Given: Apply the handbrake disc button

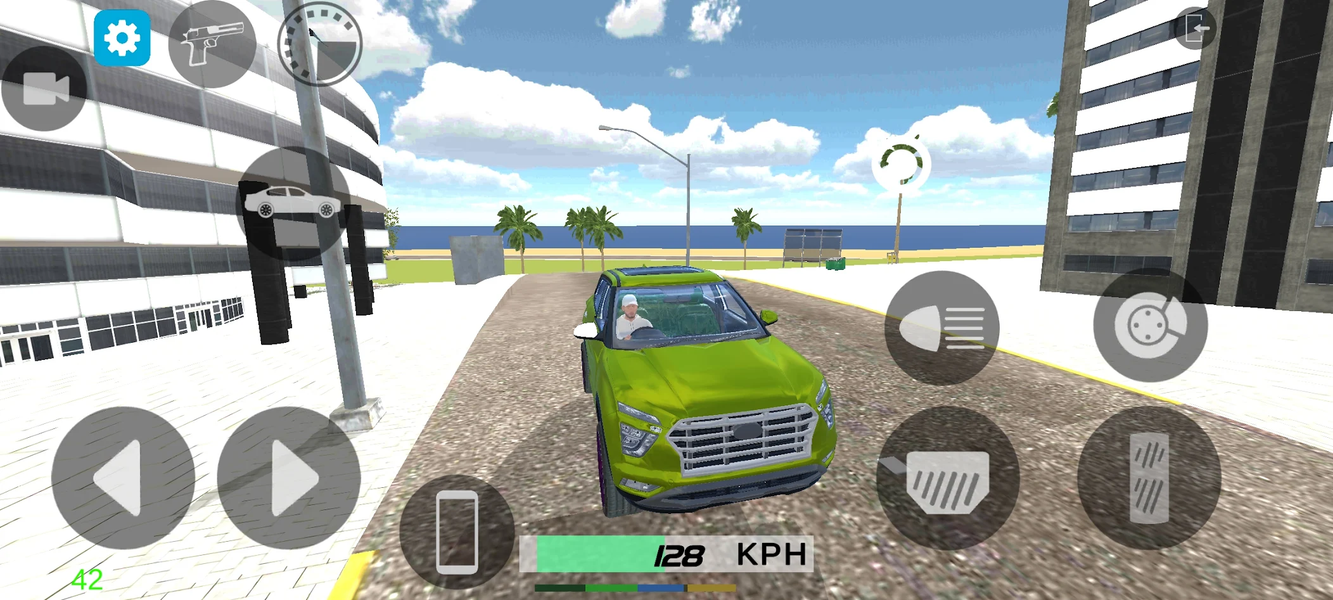Looking at the screenshot, I should point(1149,325).
